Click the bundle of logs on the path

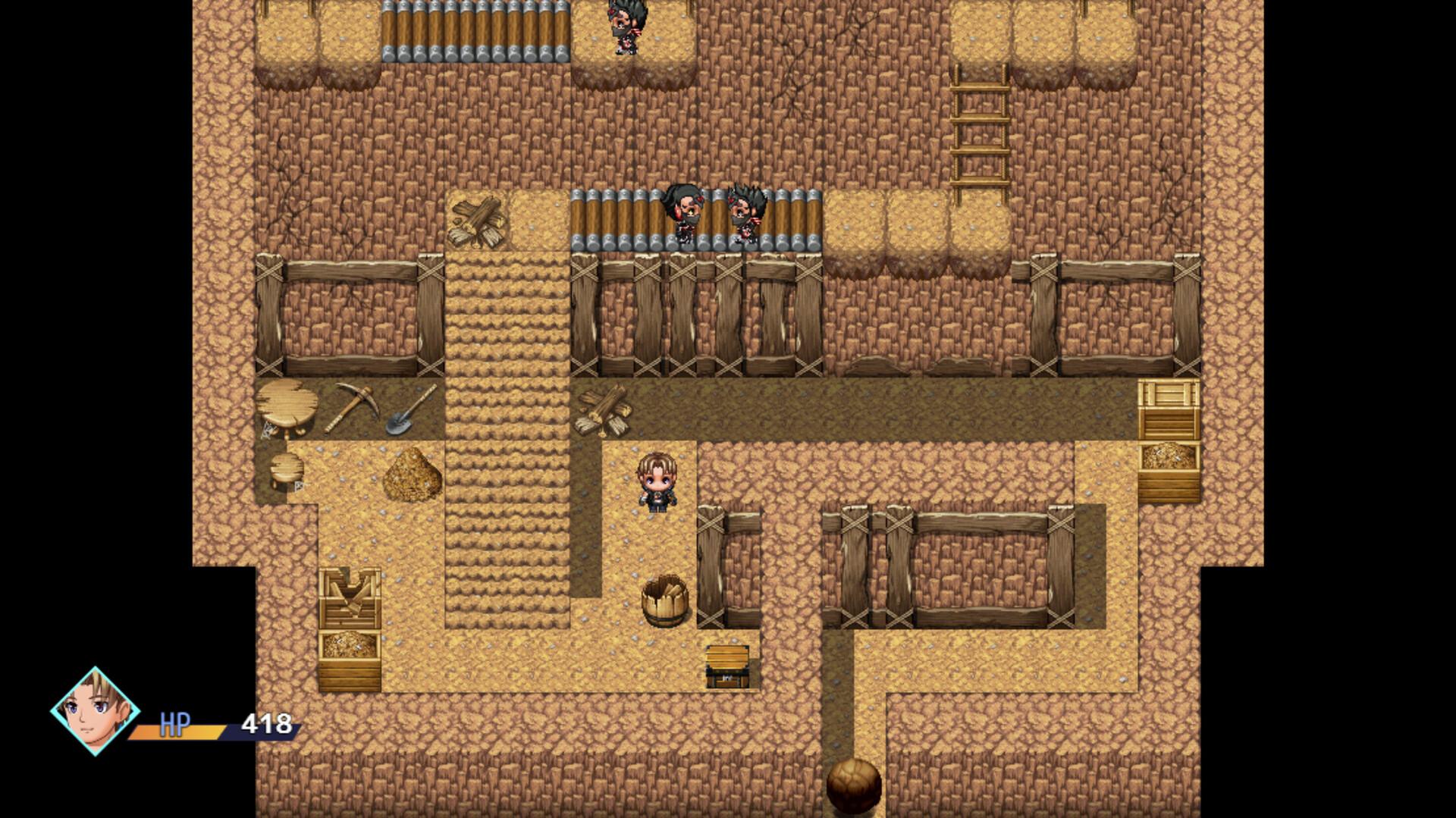click(x=603, y=413)
